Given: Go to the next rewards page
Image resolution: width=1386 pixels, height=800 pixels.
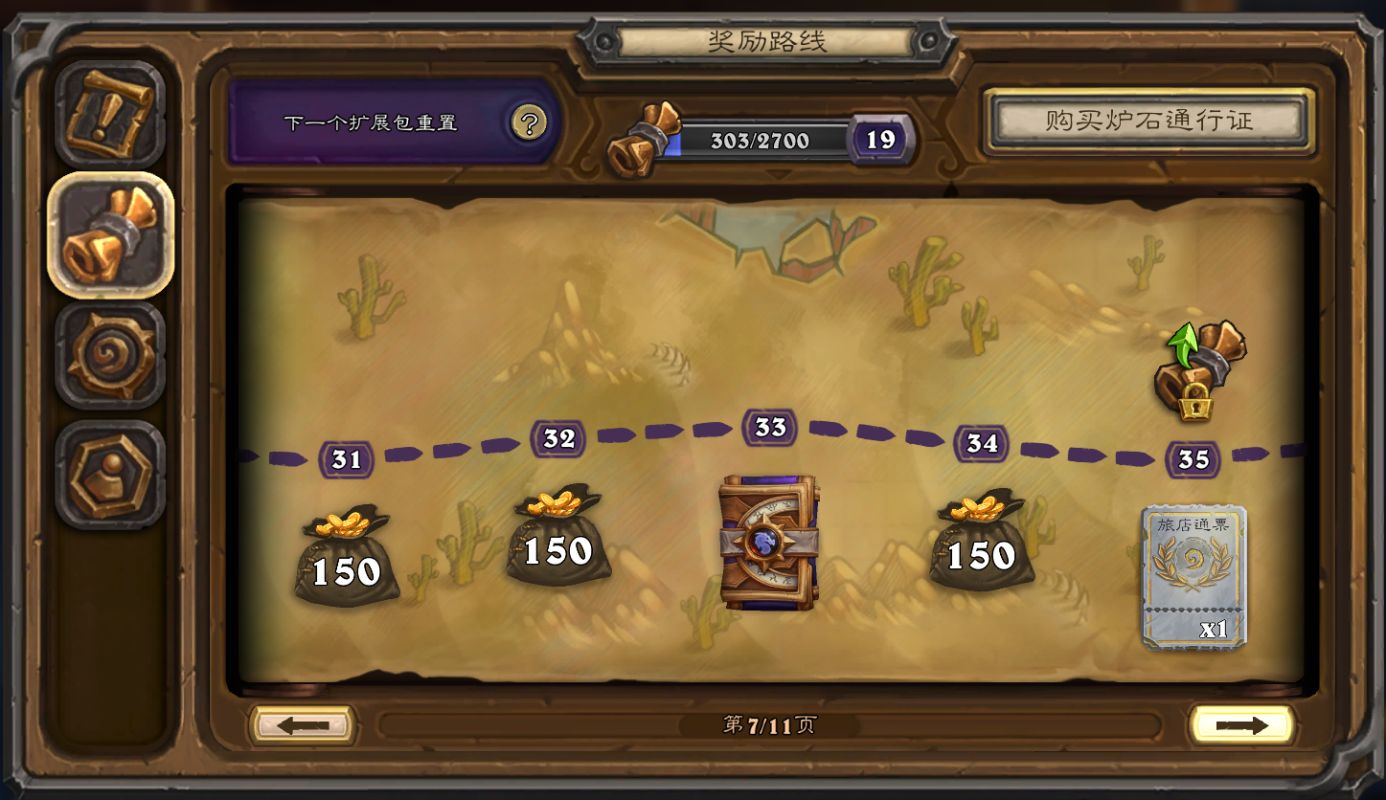Looking at the screenshot, I should 1240,725.
